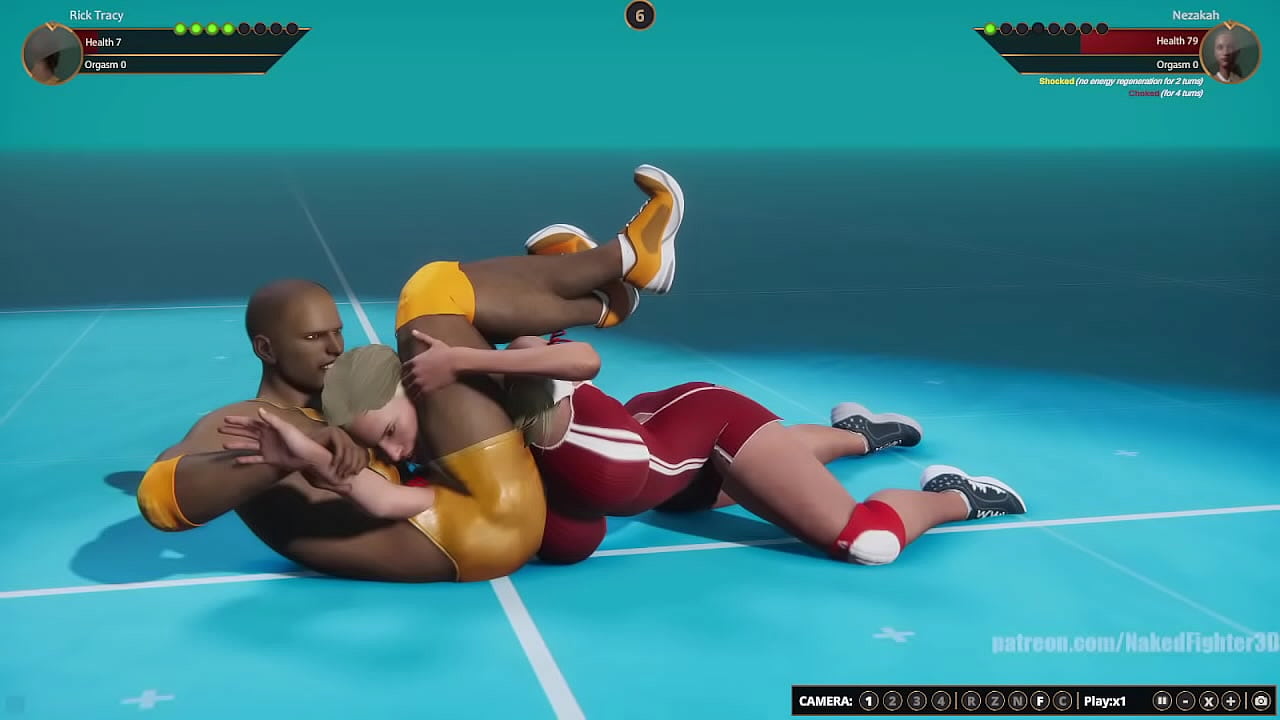
Task: Activate the F free camera icon
Action: 1043,700
